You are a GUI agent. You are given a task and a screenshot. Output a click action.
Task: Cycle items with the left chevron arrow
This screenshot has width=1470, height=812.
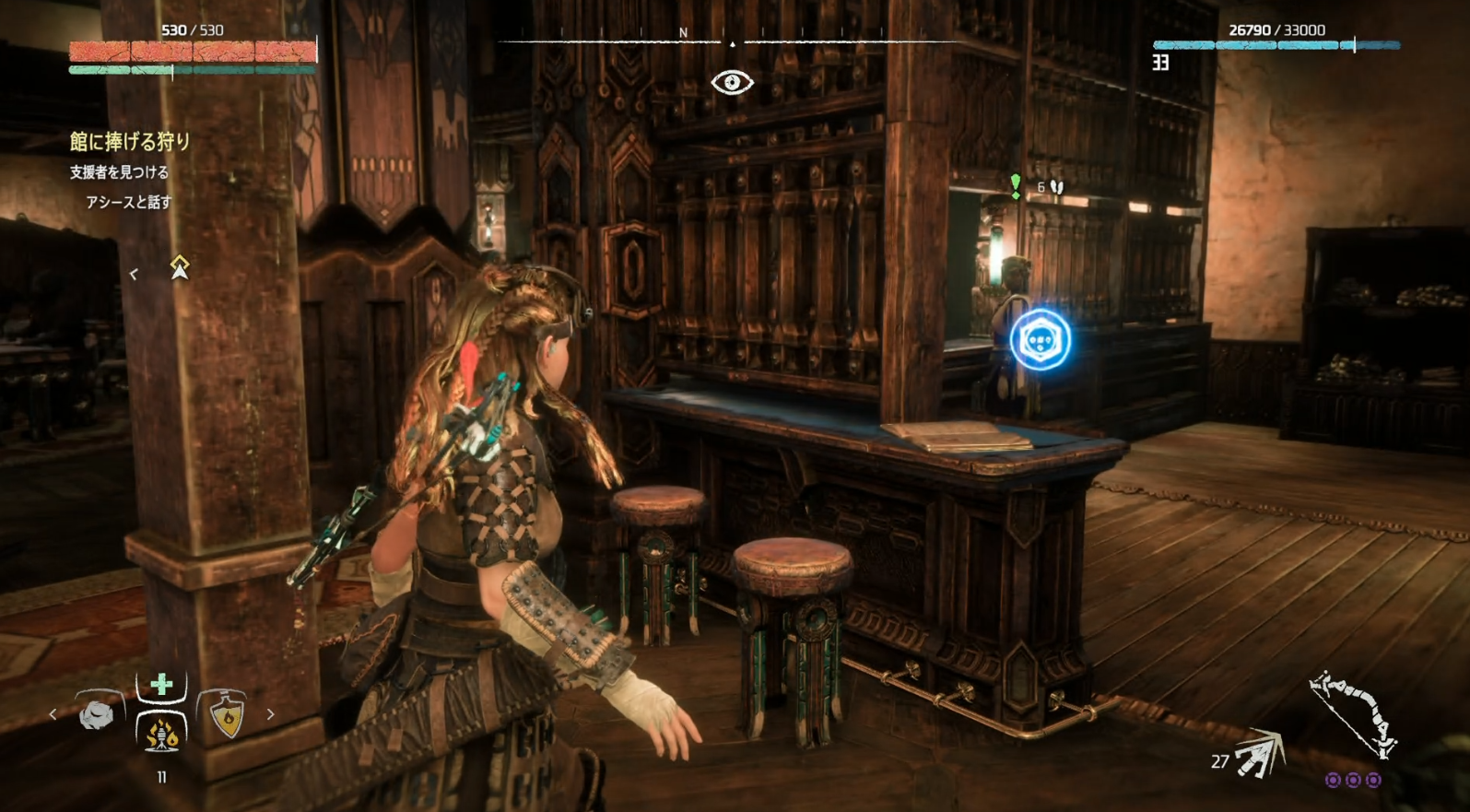pyautogui.click(x=53, y=715)
